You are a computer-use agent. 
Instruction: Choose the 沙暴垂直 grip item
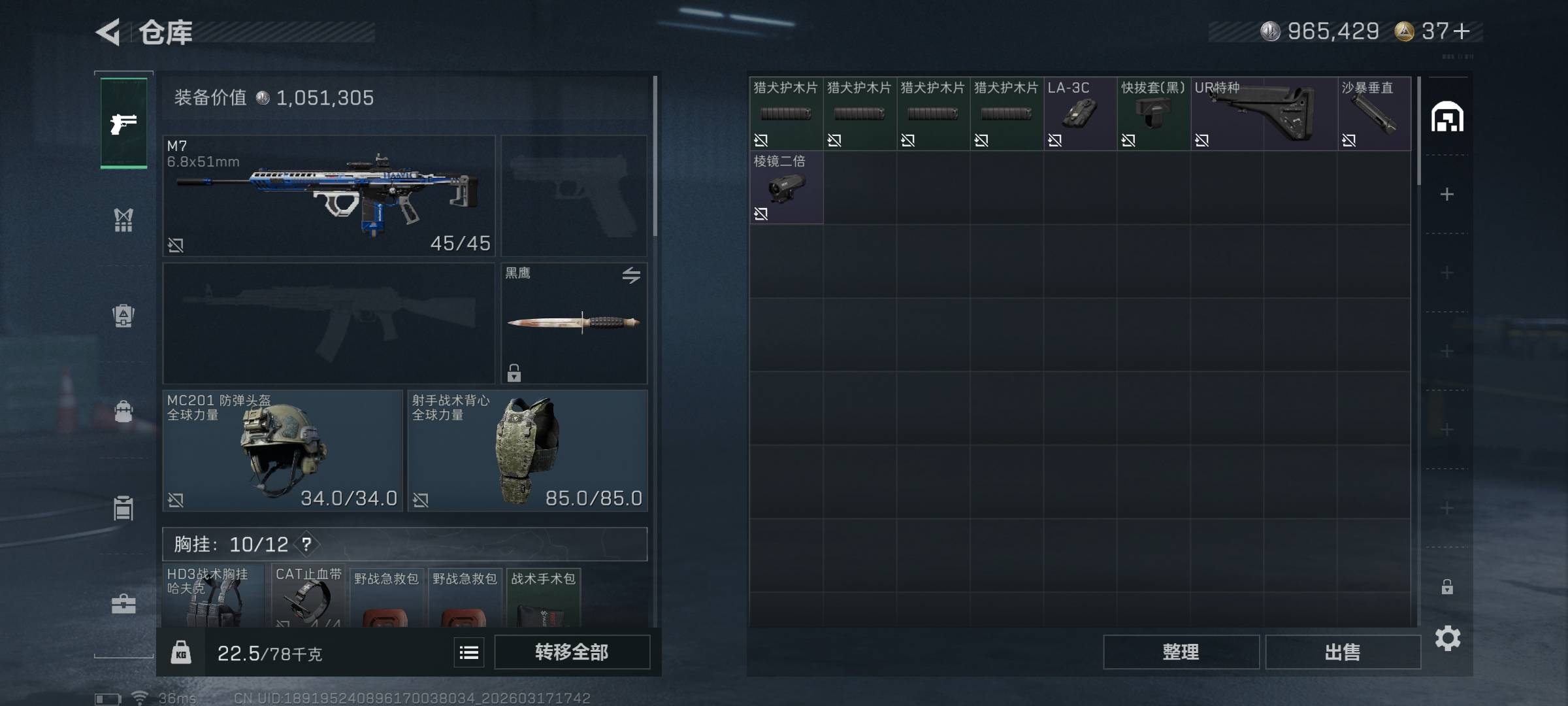coord(1374,114)
